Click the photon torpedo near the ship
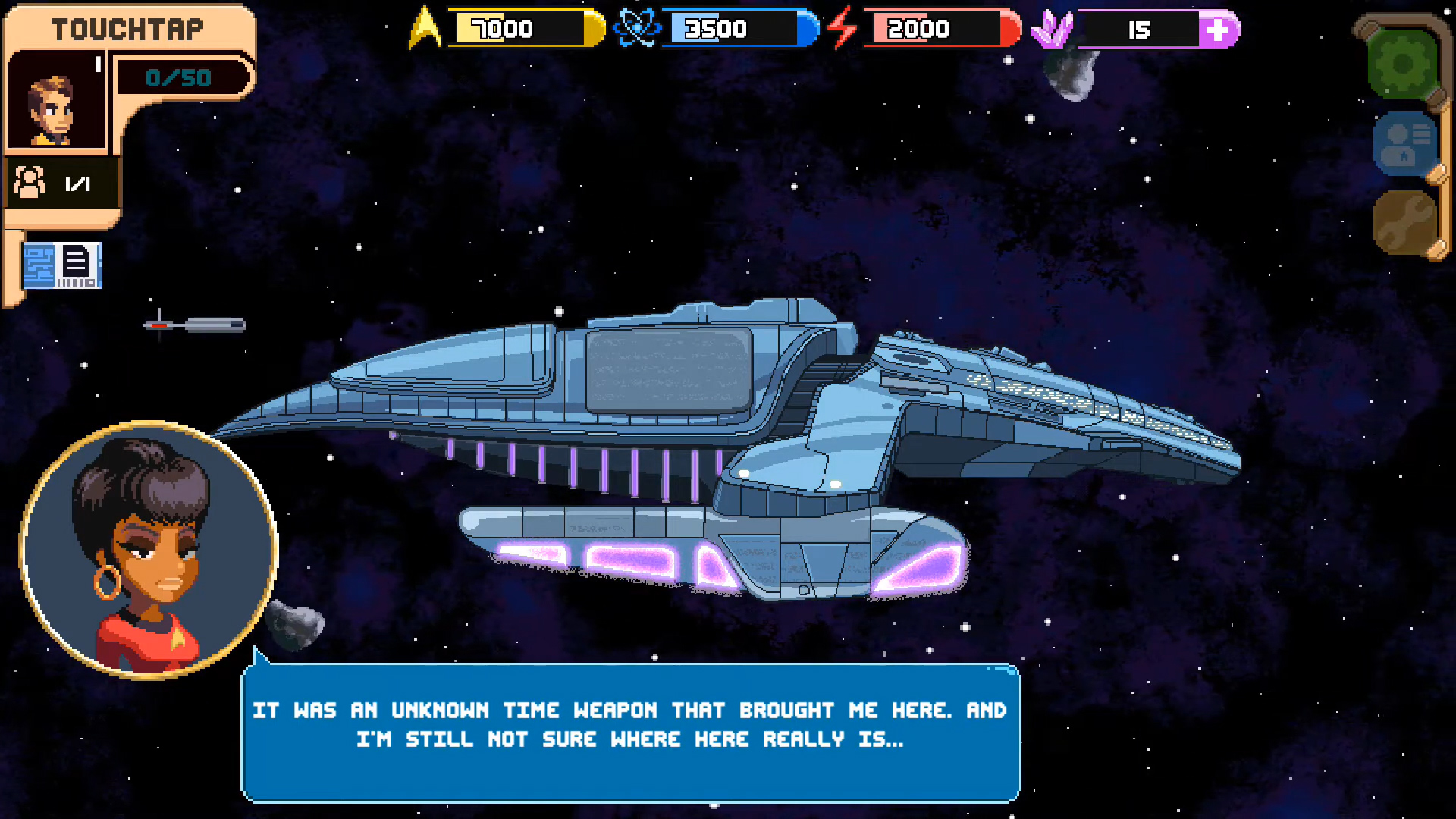This screenshot has height=819, width=1456. [197, 324]
